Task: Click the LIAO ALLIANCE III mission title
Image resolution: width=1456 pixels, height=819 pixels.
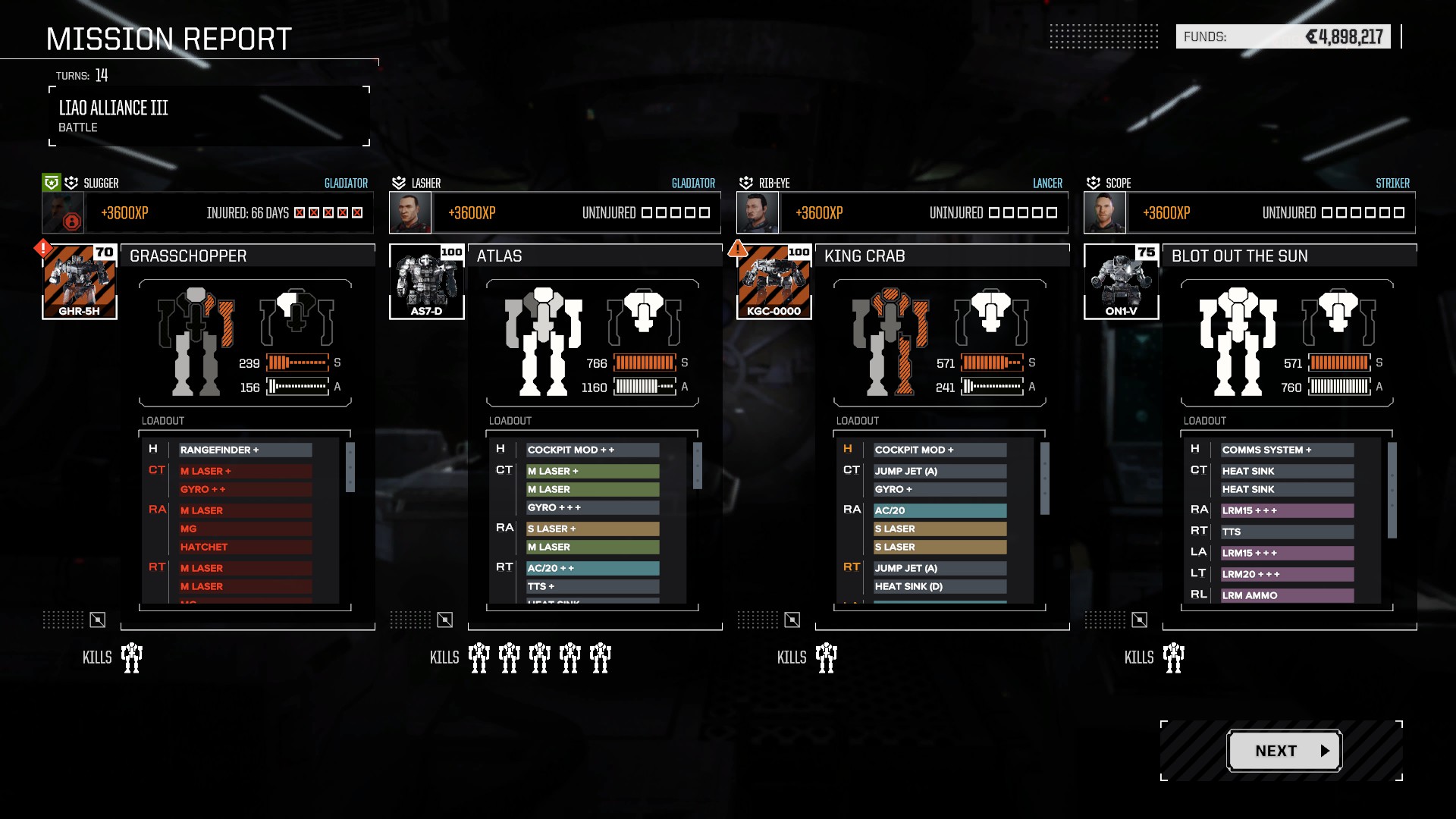Action: 114,108
